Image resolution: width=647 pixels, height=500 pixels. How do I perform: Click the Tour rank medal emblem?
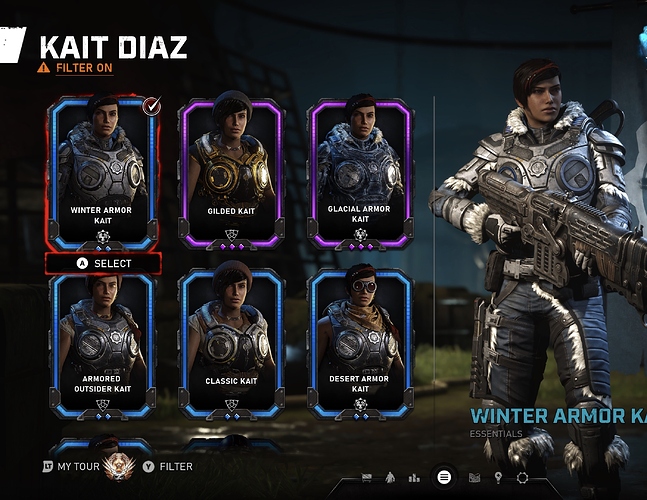point(123,465)
